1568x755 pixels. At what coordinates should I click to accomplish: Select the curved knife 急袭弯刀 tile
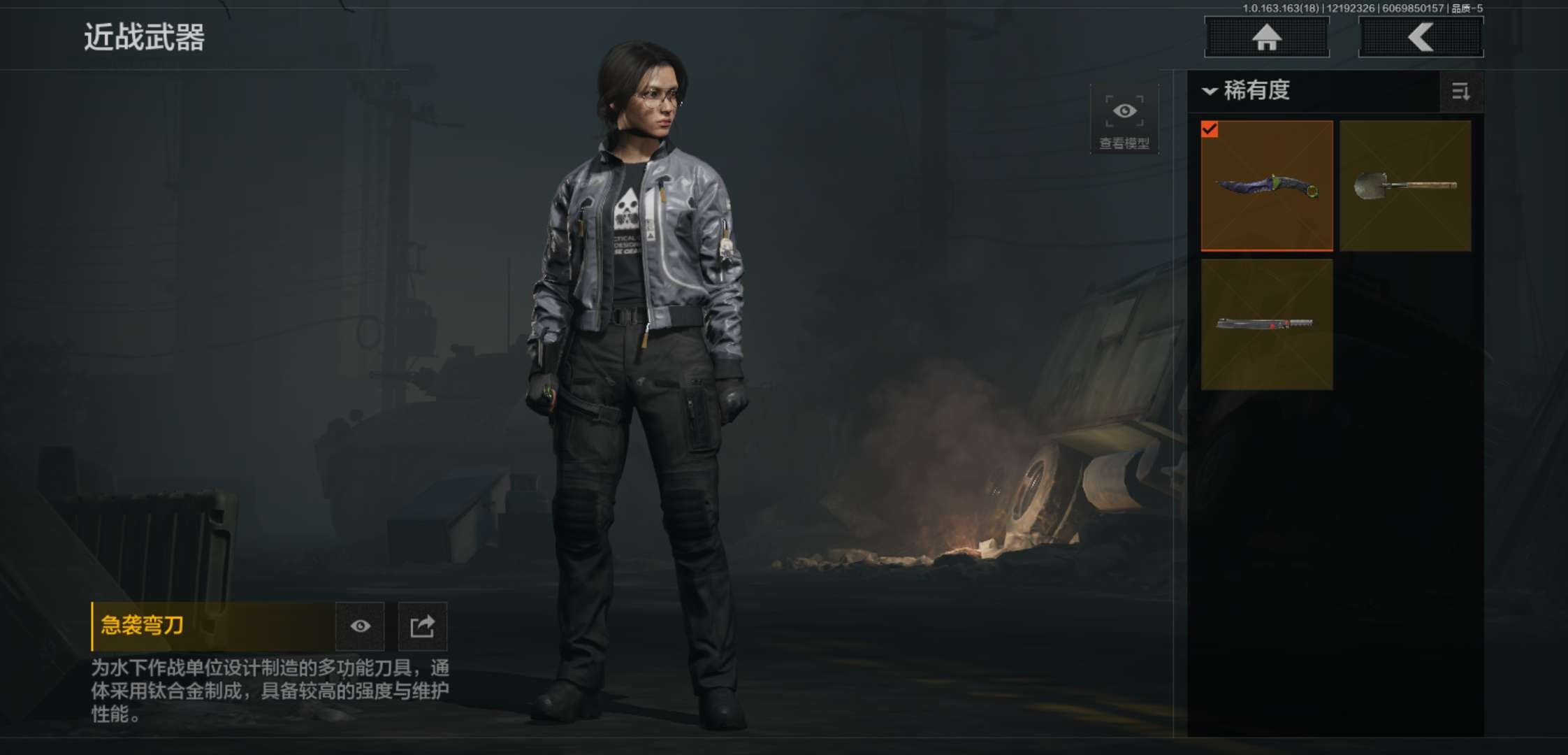1266,186
